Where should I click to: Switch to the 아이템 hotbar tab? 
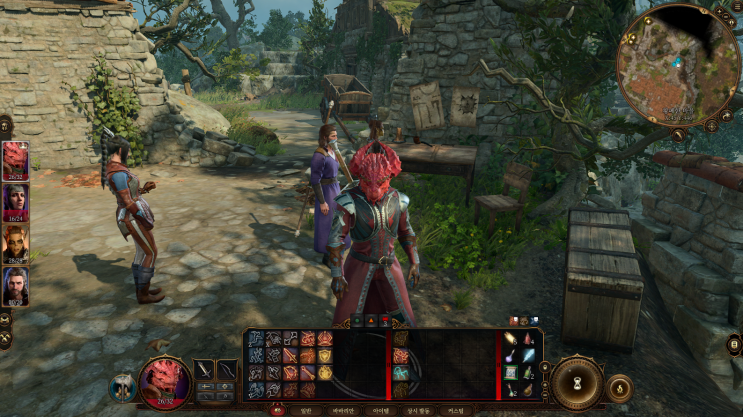[380, 410]
